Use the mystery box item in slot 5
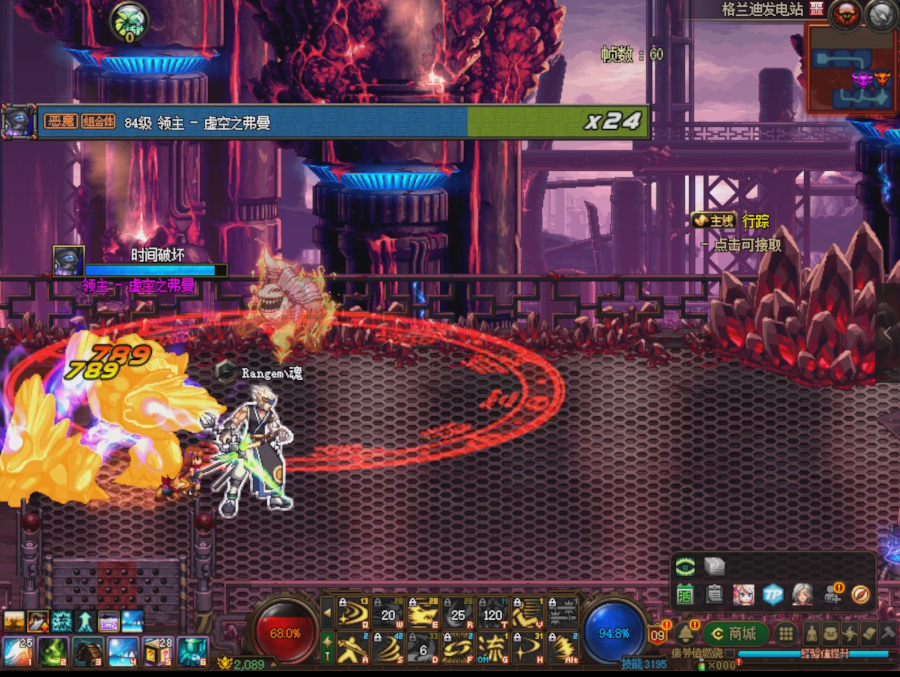This screenshot has width=900, height=677. click(x=158, y=652)
